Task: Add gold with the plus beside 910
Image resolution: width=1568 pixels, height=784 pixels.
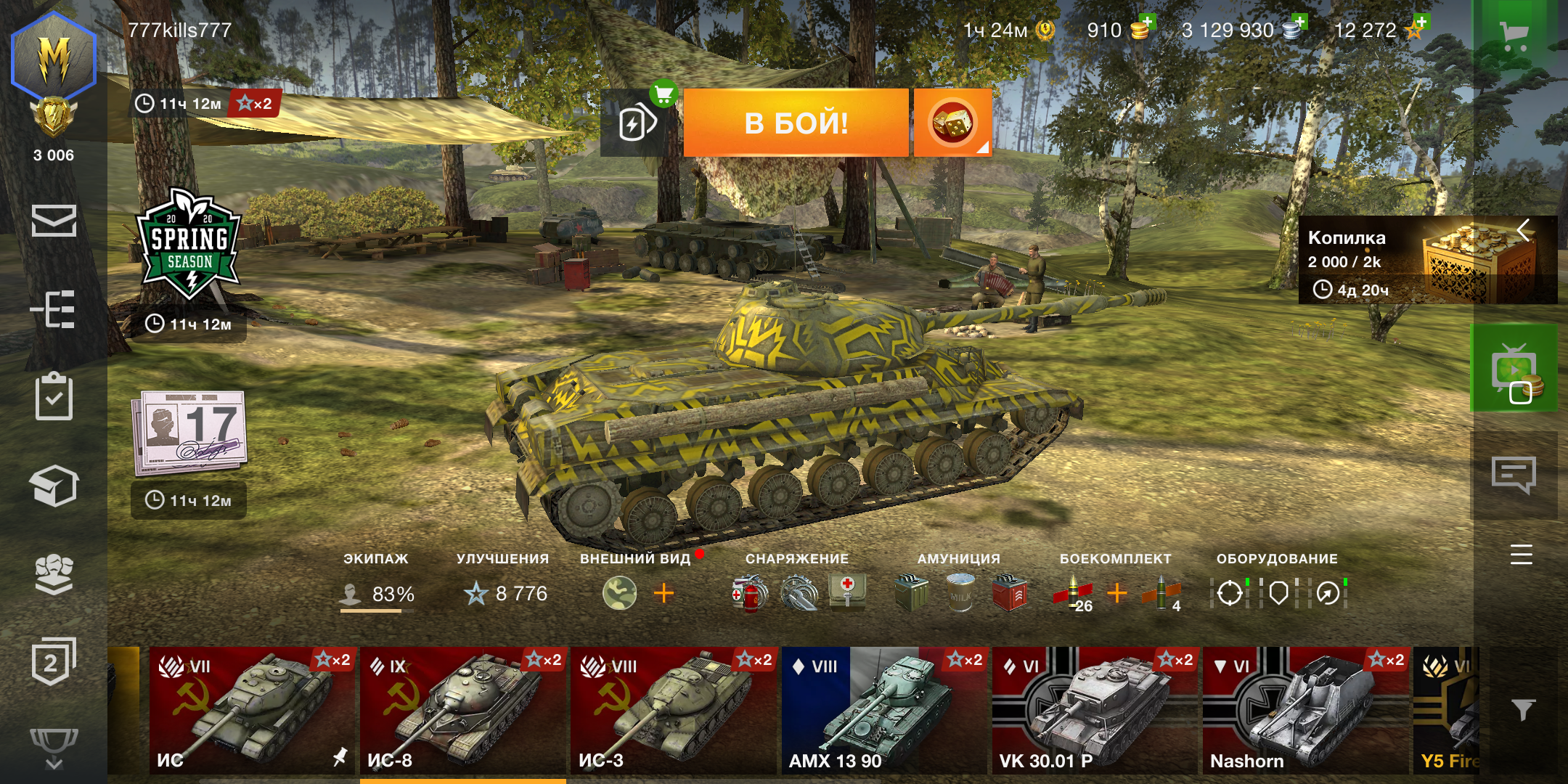Action: point(1146,22)
